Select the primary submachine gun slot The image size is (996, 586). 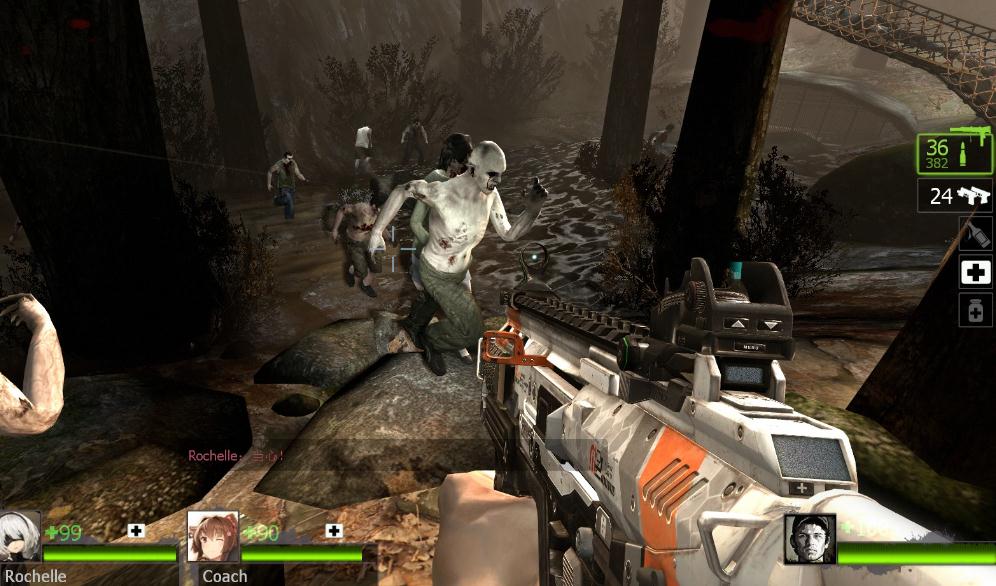tap(955, 154)
